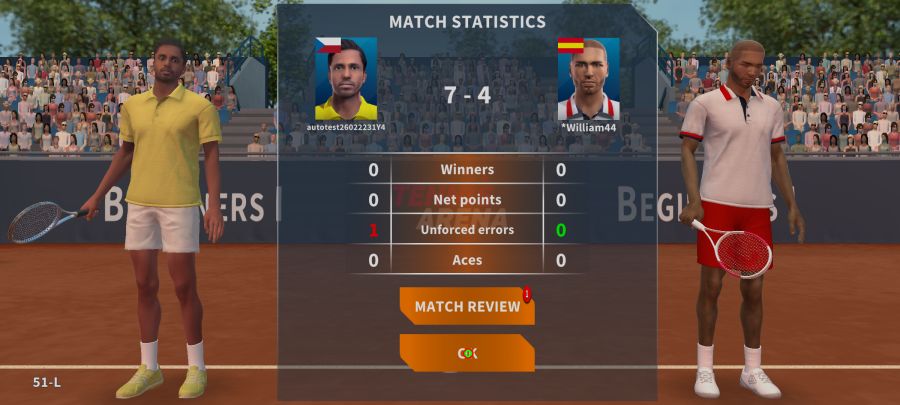Open the Match Review
Viewport: 900px width, 405px height.
[467, 306]
